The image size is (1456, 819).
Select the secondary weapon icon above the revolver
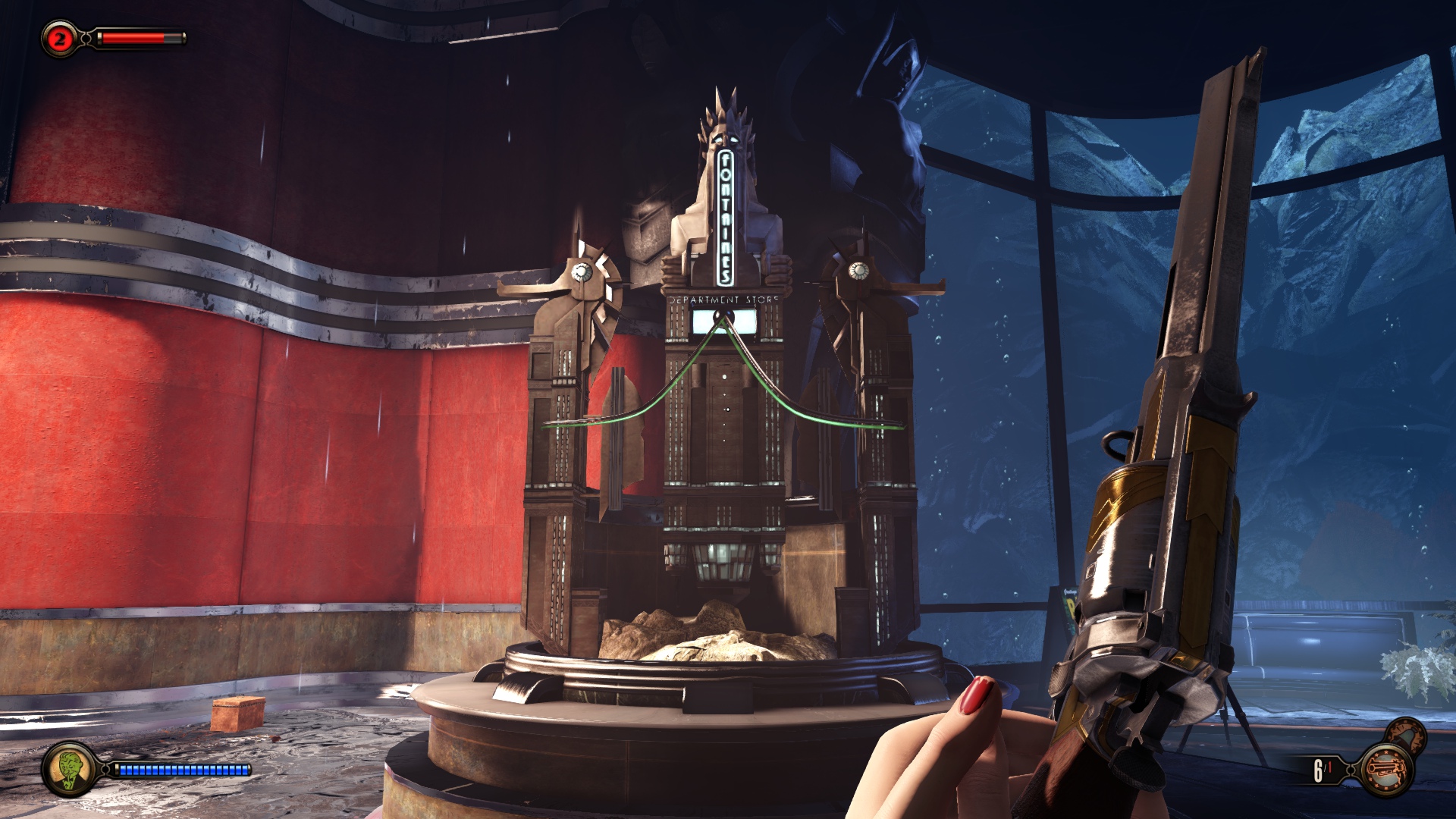1407,734
